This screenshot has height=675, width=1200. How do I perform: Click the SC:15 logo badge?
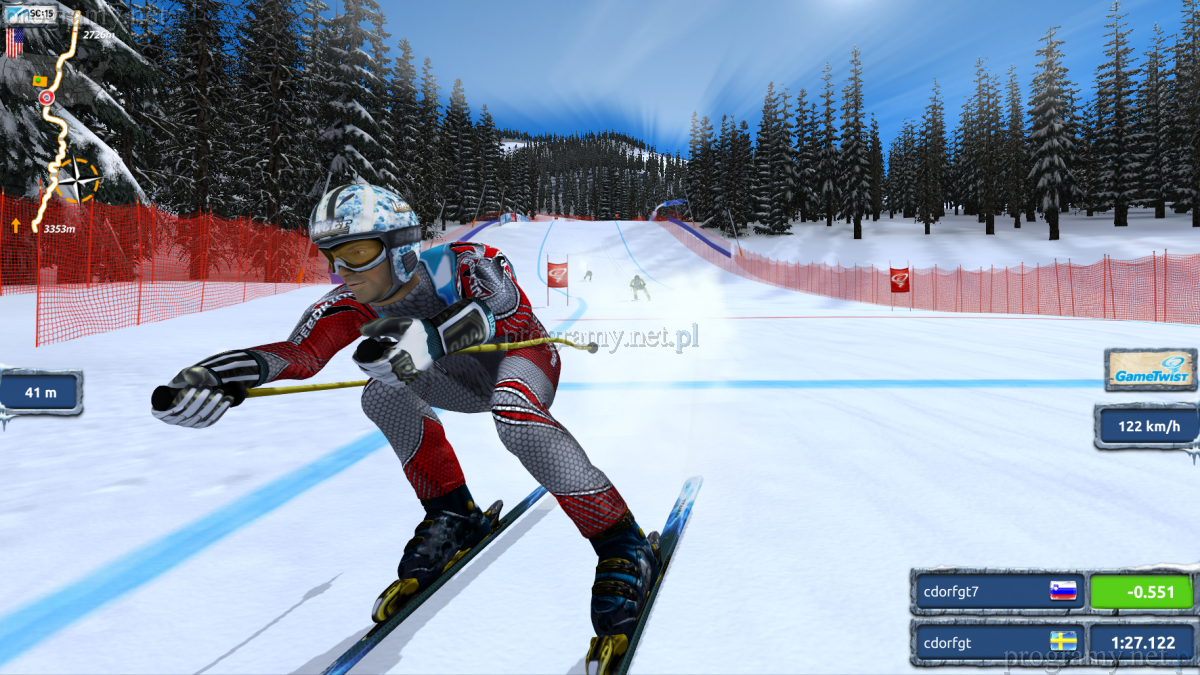click(30, 15)
